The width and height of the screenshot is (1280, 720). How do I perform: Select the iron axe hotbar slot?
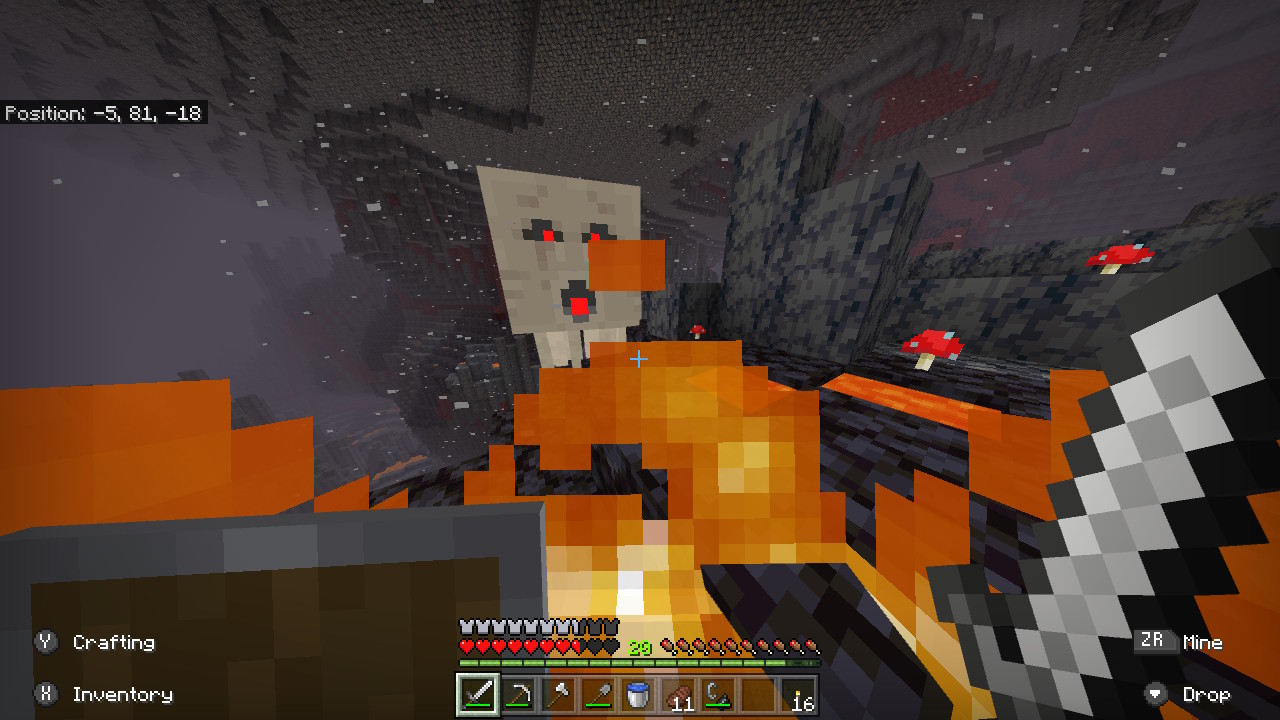[558, 694]
